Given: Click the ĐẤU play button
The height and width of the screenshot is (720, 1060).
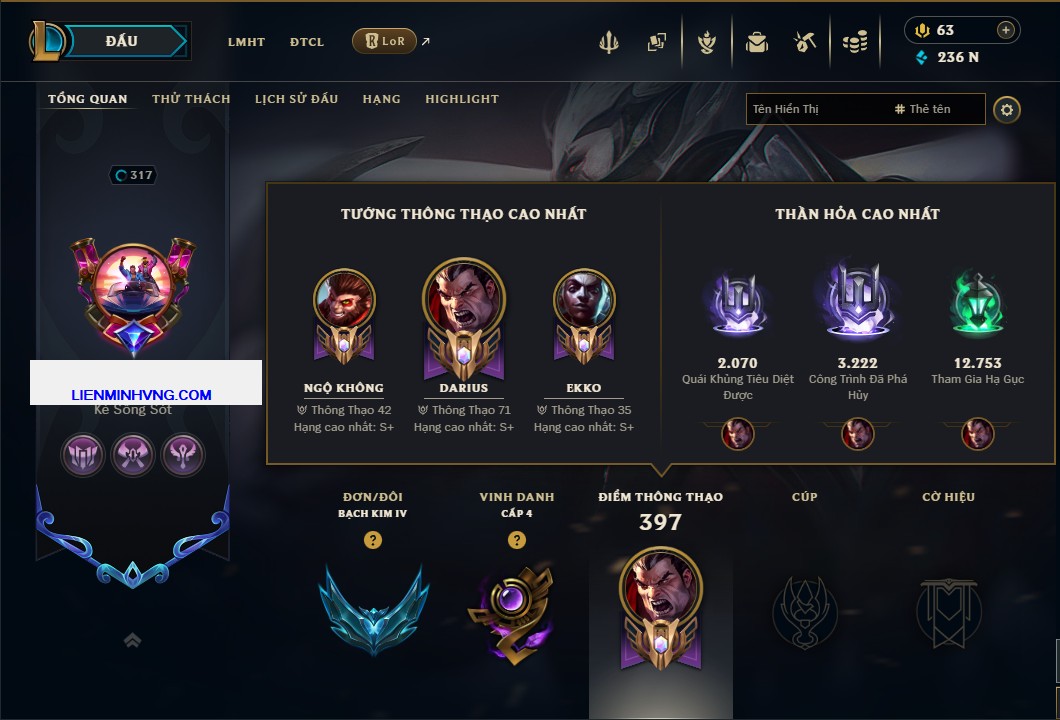Looking at the screenshot, I should click(x=121, y=41).
